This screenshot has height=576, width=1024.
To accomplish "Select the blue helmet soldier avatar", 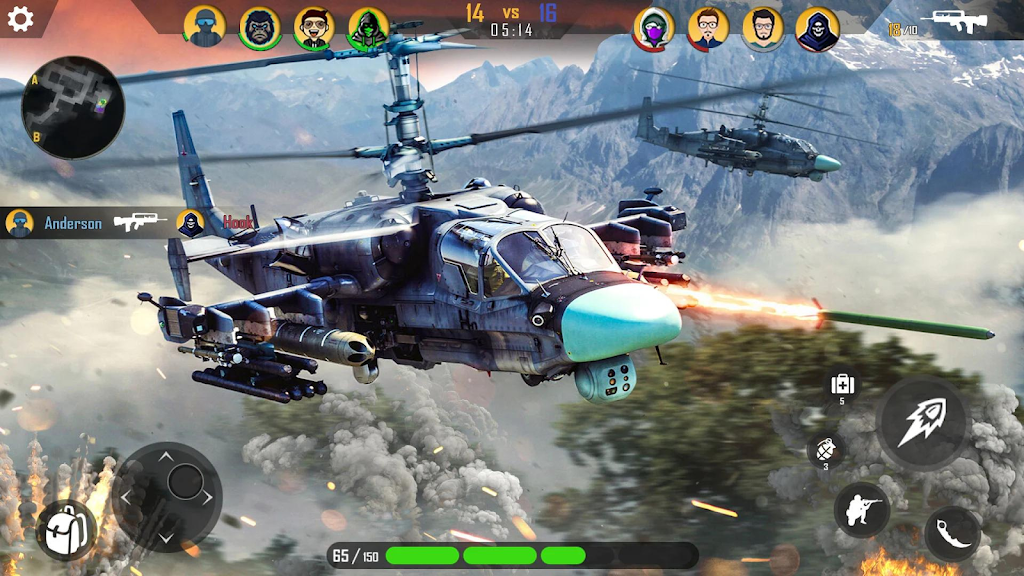I will (x=205, y=27).
